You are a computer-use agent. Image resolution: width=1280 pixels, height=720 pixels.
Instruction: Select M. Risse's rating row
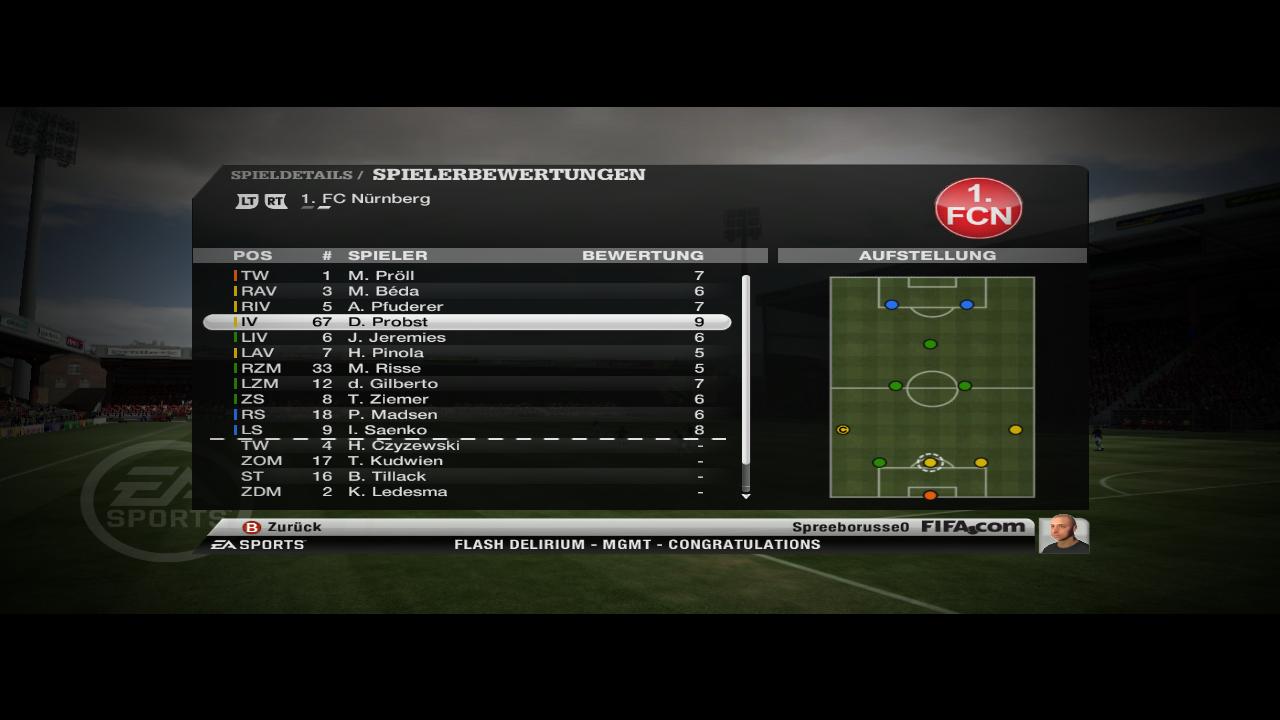[468, 368]
